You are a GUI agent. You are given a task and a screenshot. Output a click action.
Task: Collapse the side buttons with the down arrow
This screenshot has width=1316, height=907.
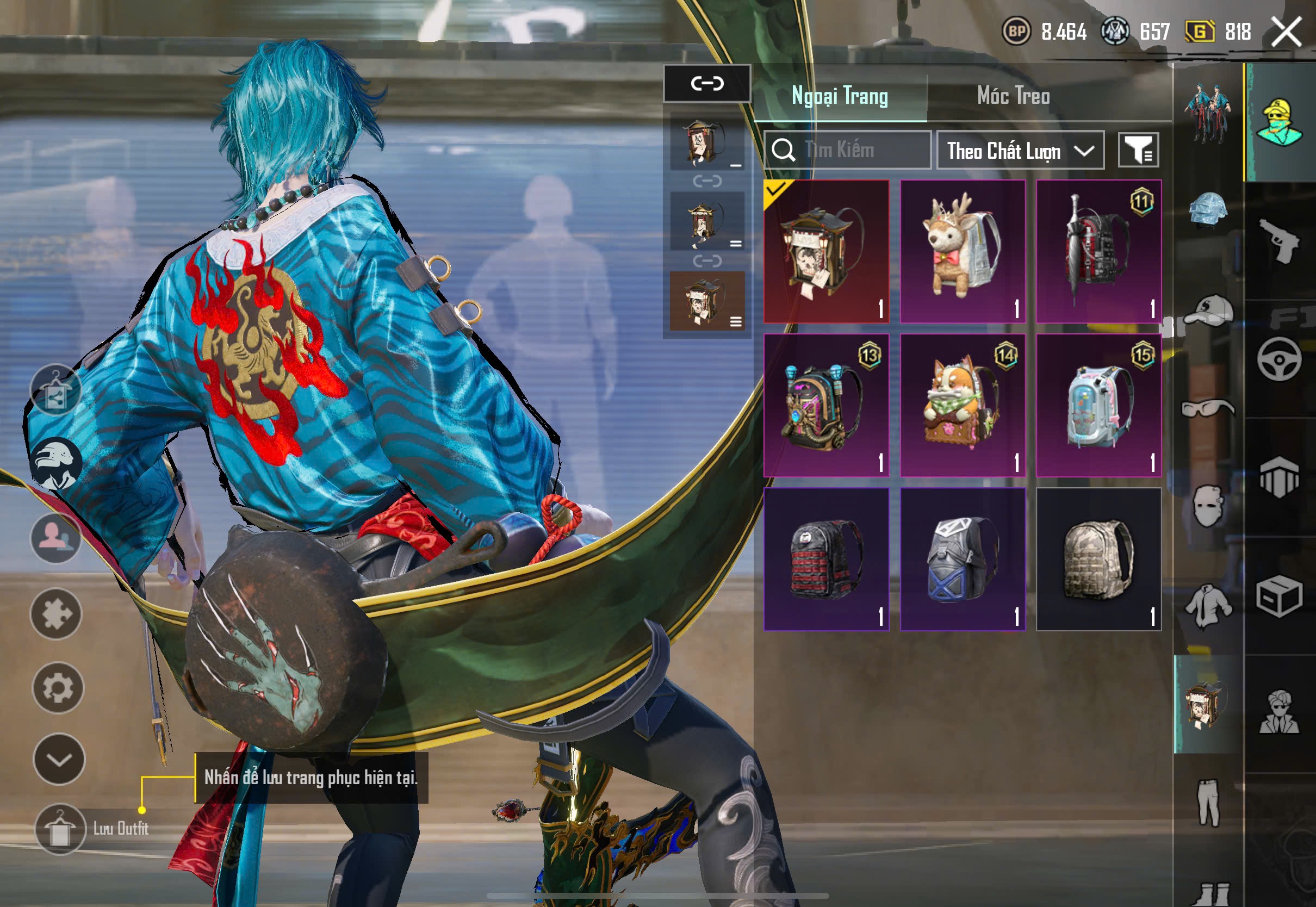[x=59, y=759]
